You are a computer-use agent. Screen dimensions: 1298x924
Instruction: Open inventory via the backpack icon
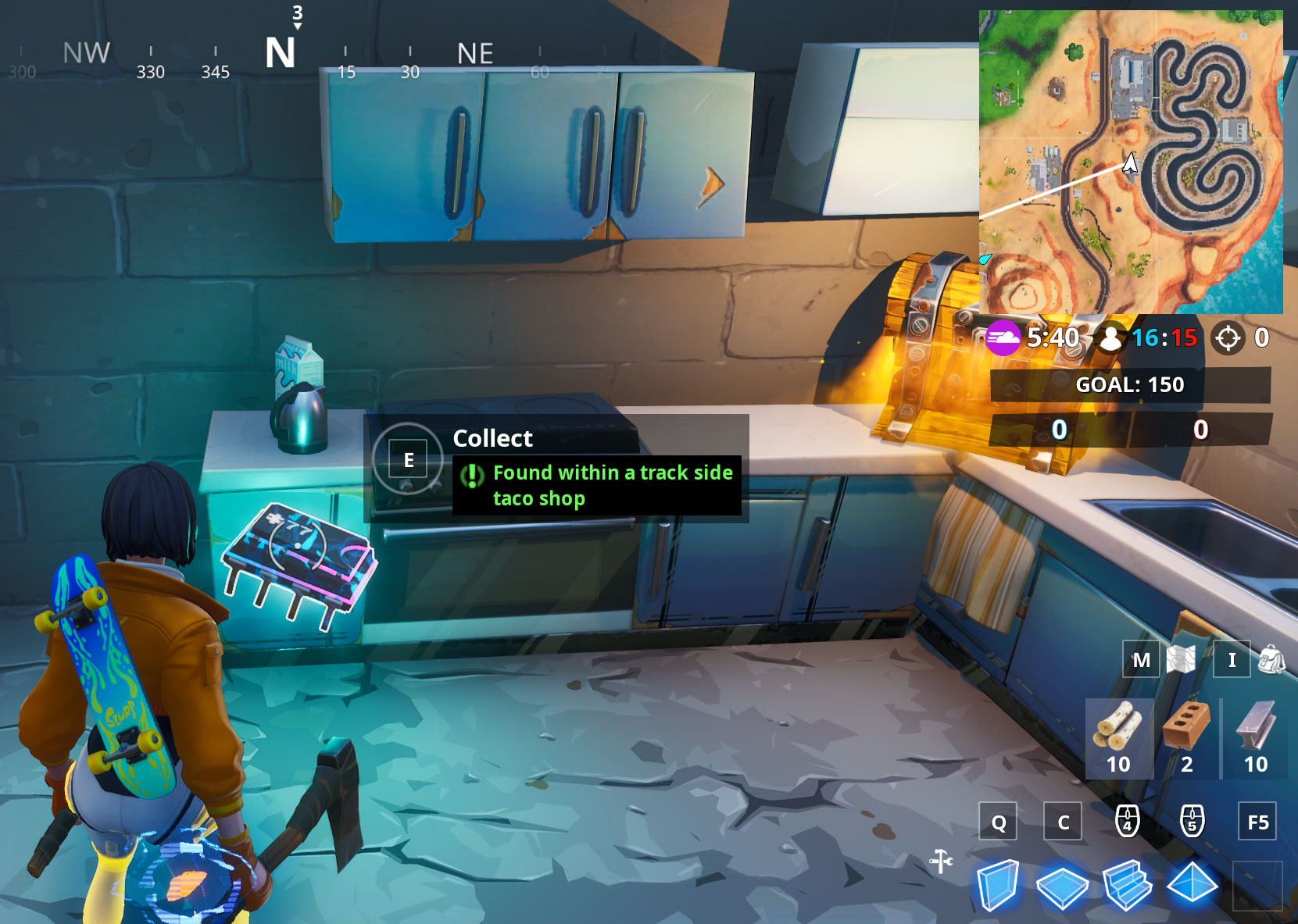click(x=1273, y=660)
